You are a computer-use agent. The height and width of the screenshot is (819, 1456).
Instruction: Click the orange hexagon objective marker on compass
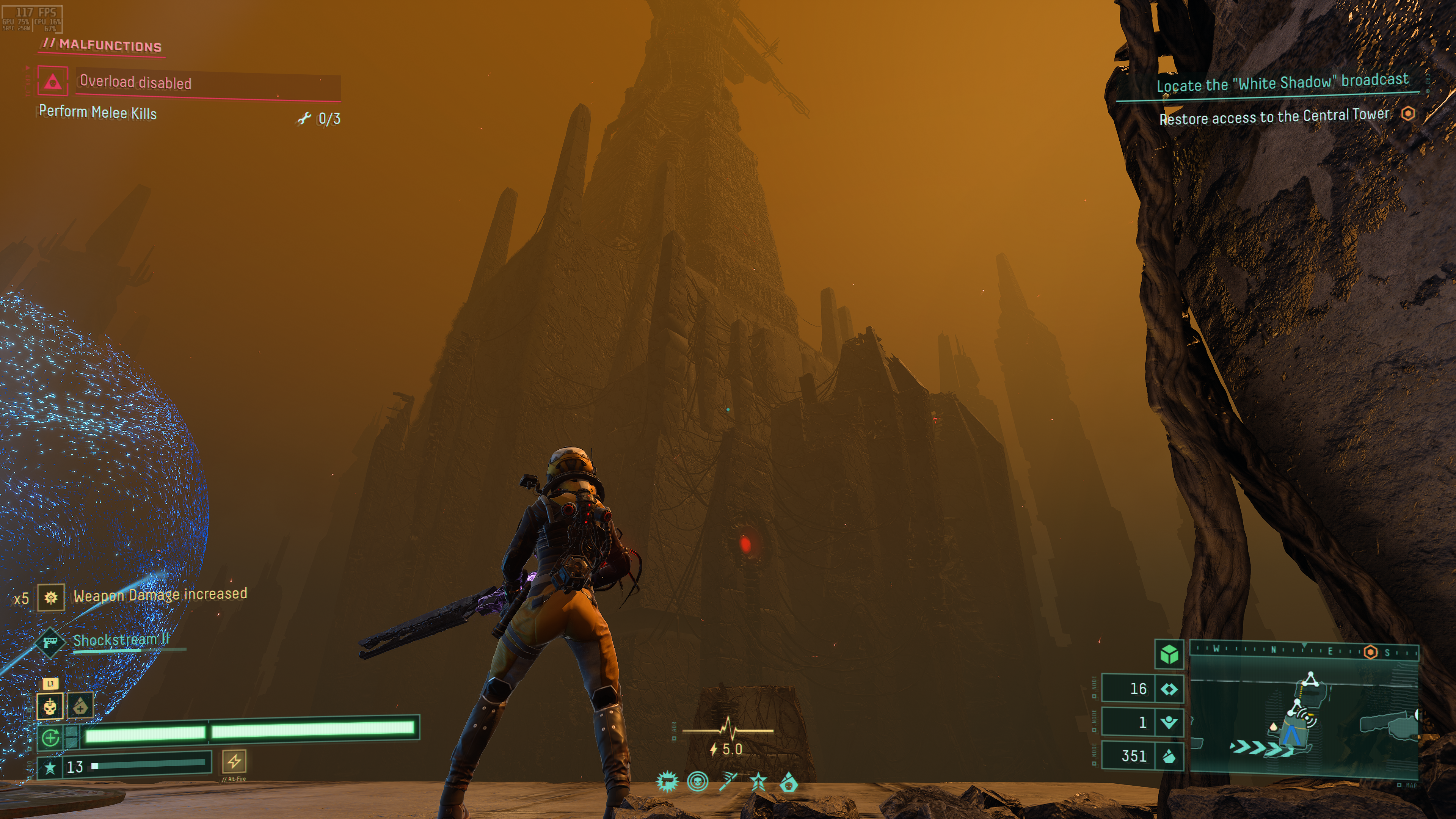click(x=1370, y=652)
